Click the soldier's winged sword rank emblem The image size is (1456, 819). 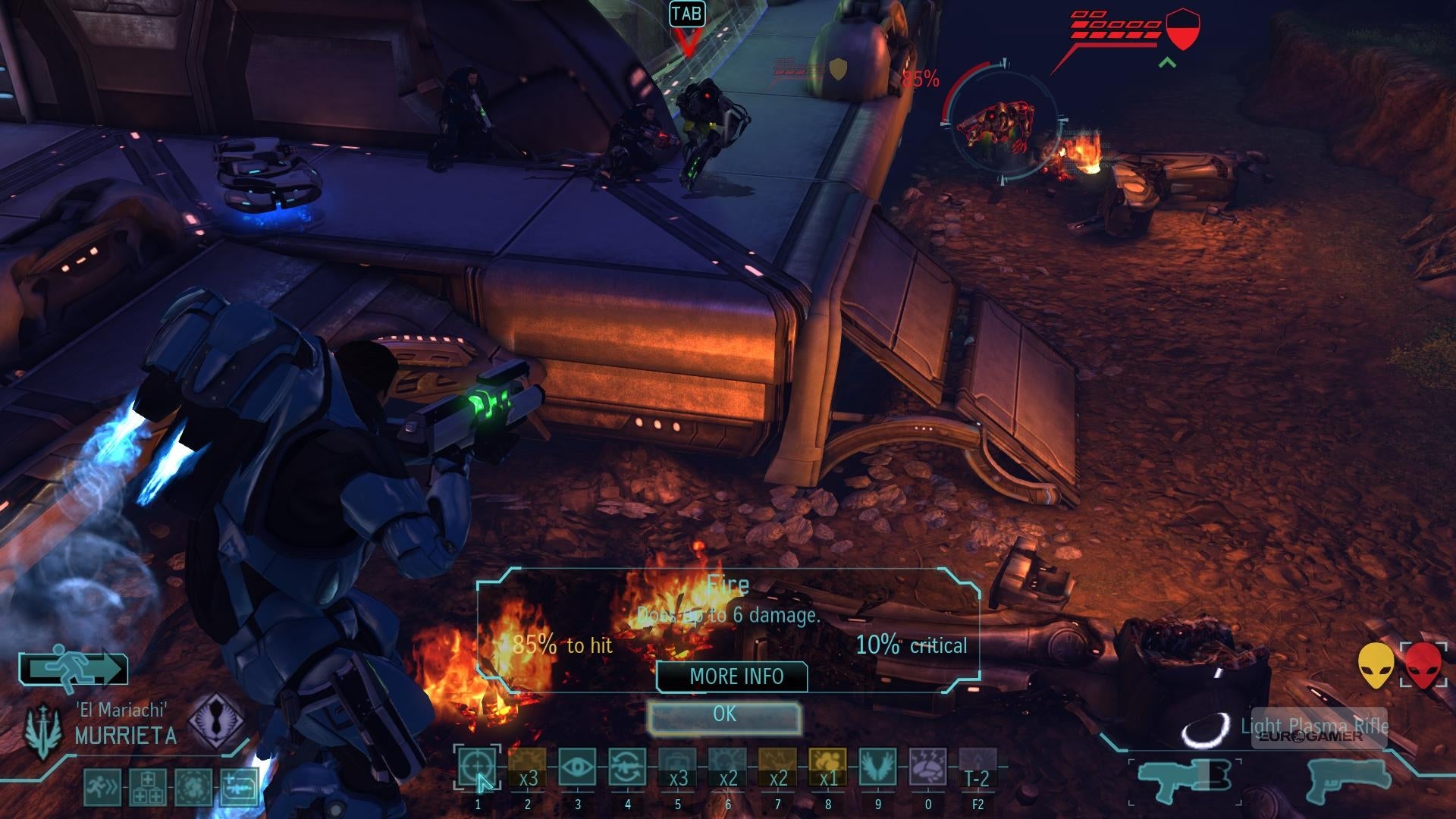pos(43,730)
